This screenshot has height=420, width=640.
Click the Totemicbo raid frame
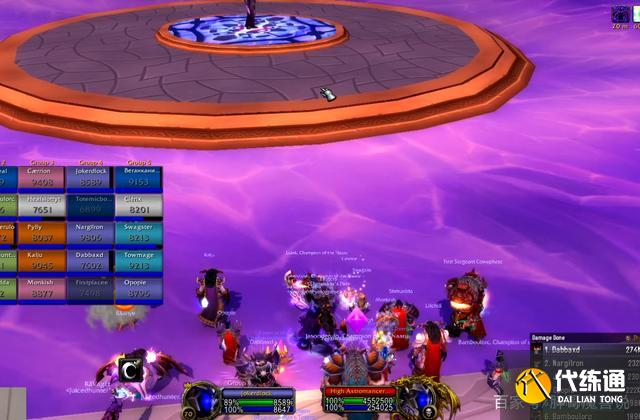[91, 204]
